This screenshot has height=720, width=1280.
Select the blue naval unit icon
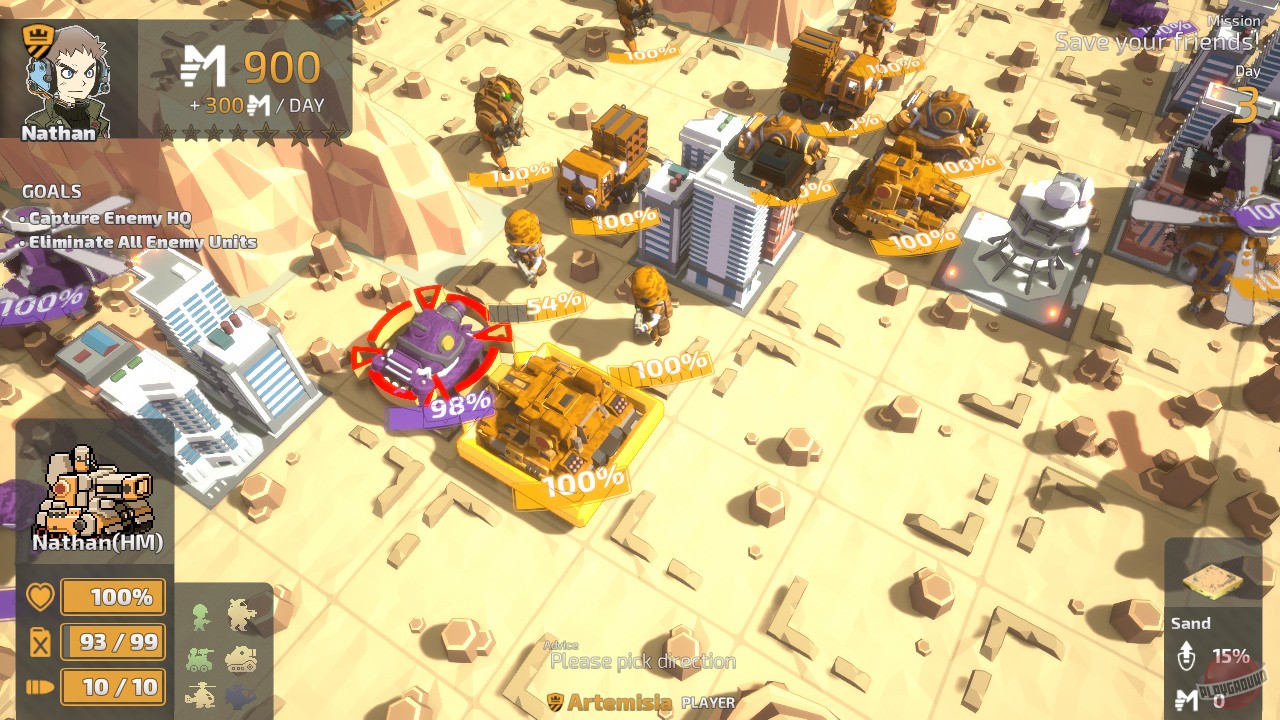(240, 699)
